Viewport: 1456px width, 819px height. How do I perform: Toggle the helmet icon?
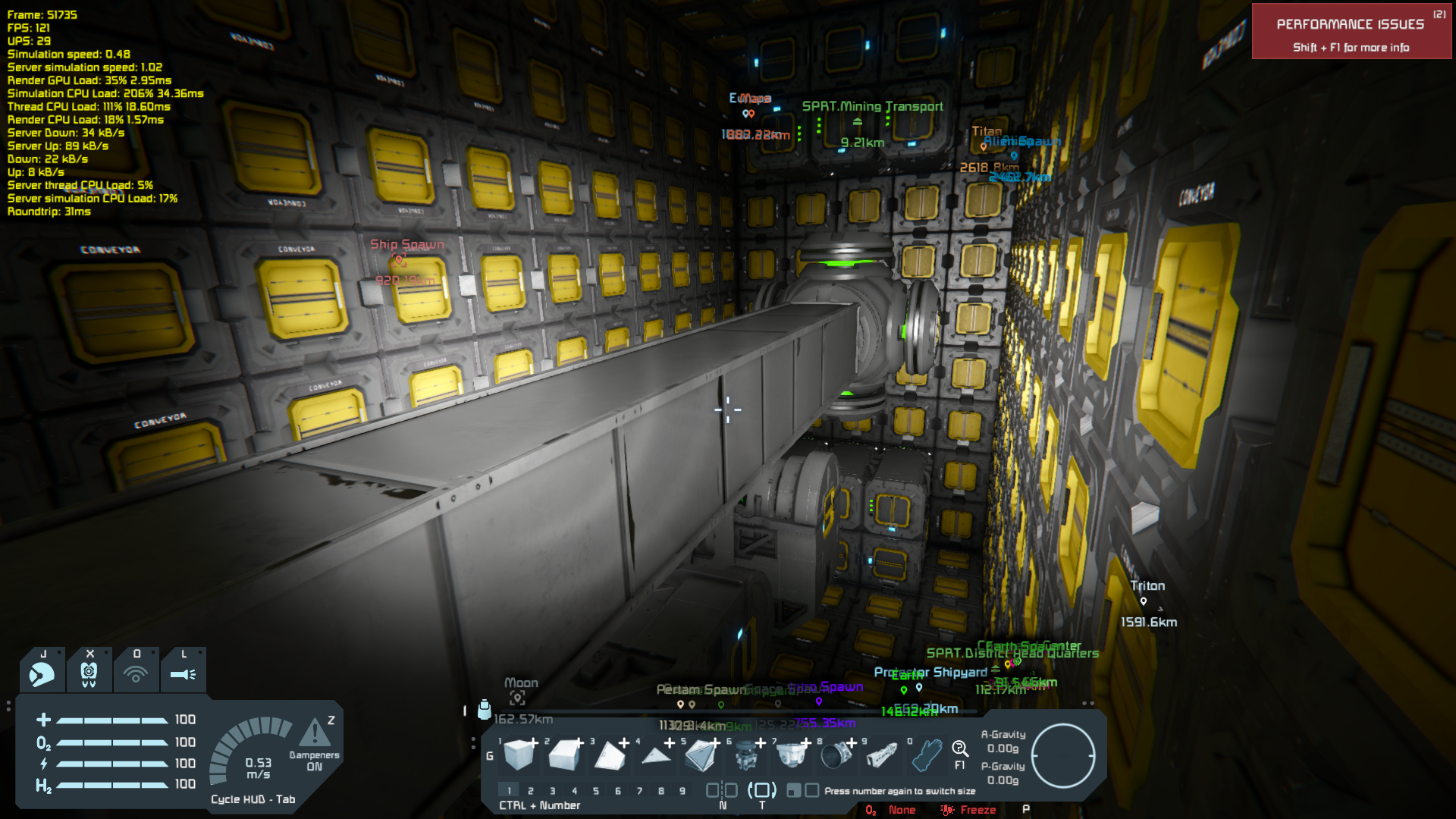pyautogui.click(x=89, y=673)
